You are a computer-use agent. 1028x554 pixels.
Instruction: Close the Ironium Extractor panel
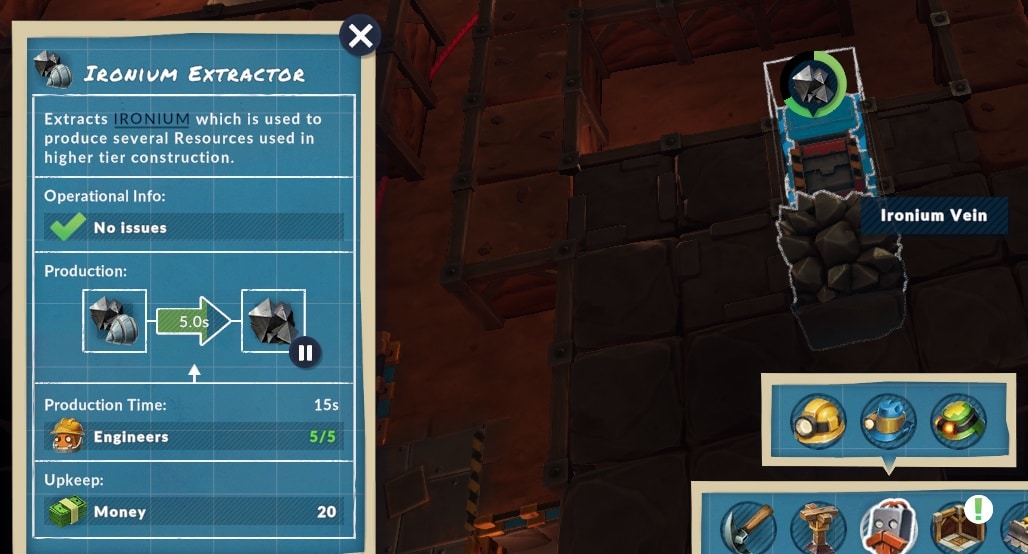(x=360, y=37)
